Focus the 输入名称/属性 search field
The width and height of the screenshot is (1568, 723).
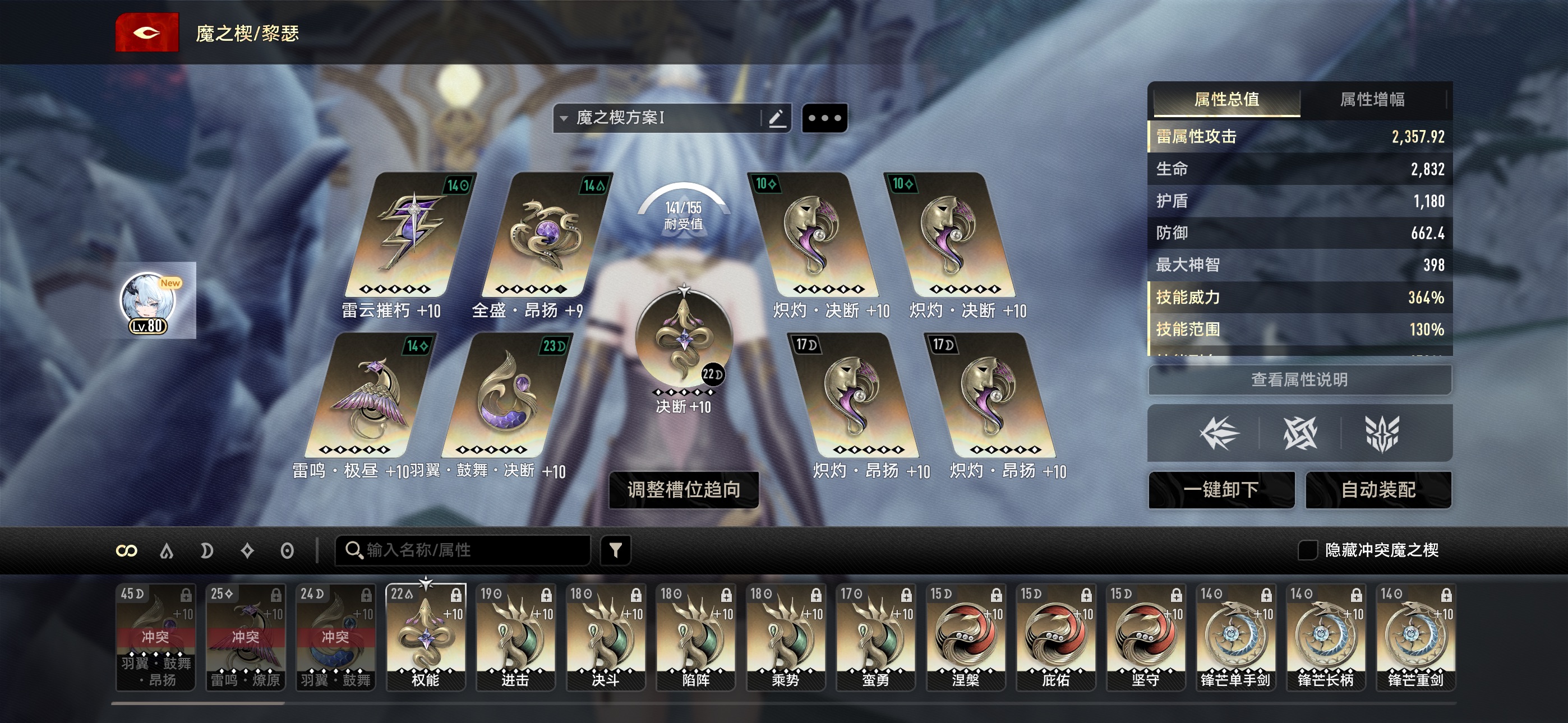point(469,550)
